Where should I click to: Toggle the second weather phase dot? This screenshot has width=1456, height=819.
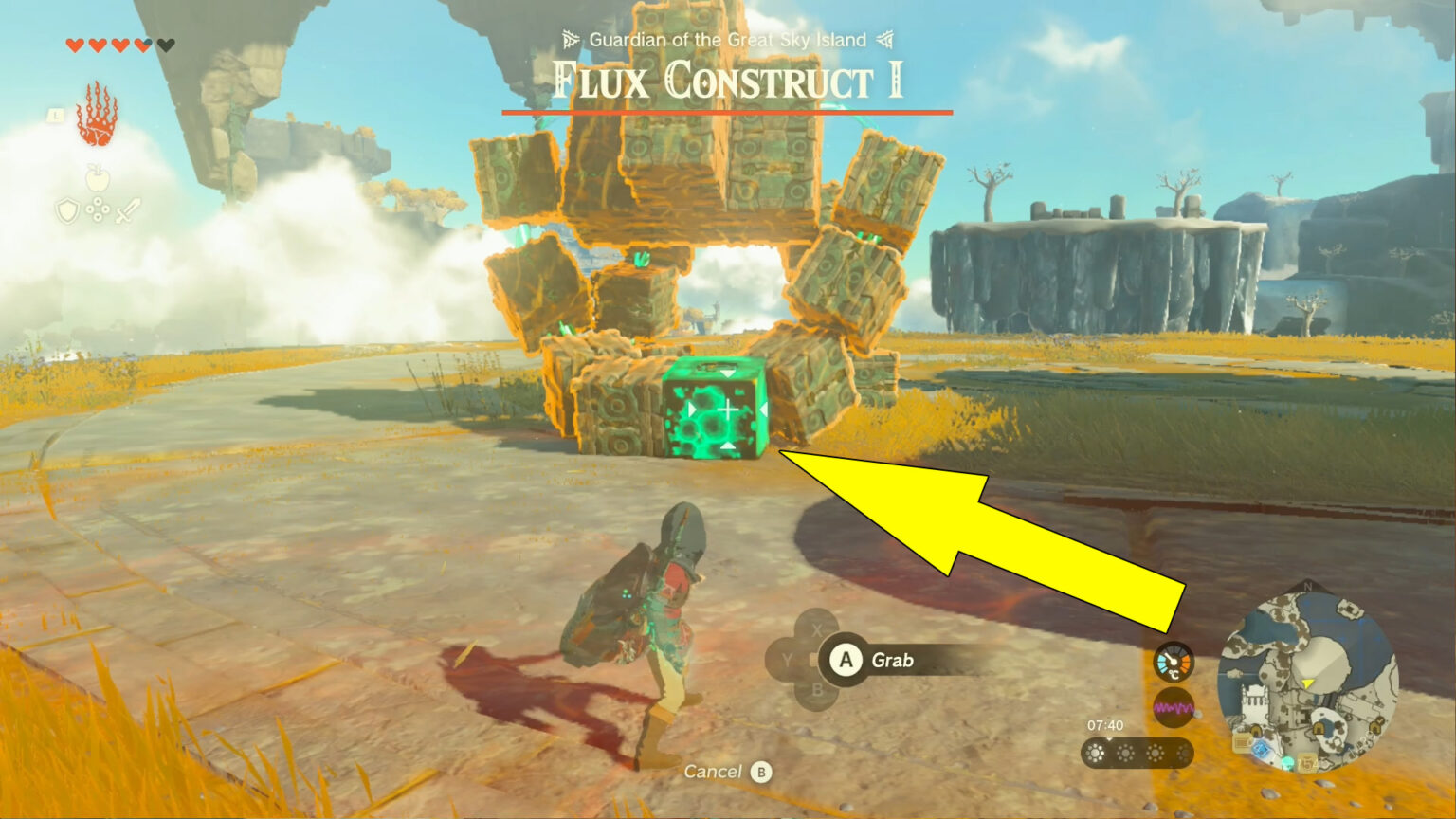1125,754
